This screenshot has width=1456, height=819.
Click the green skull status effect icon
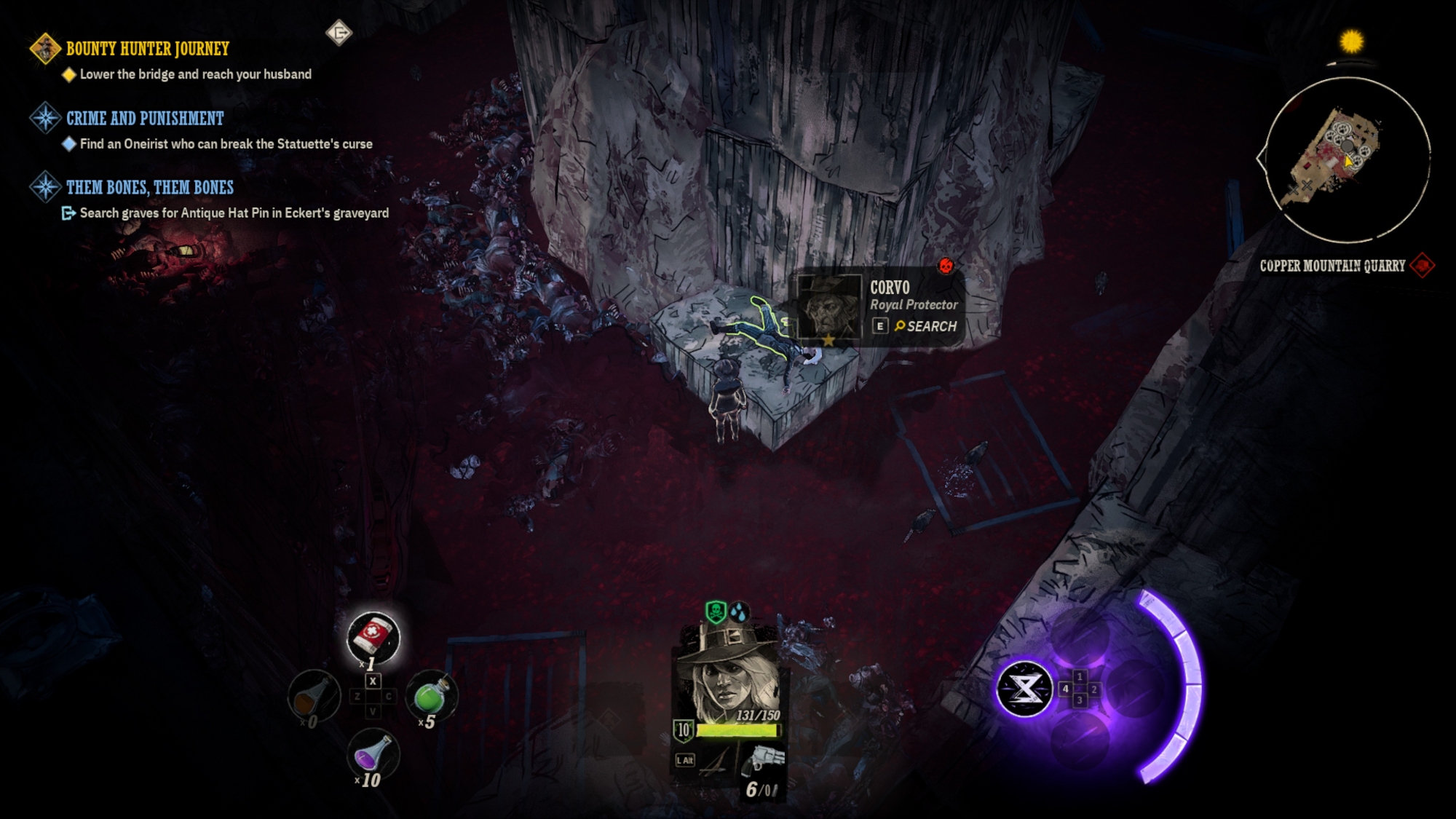click(x=716, y=612)
